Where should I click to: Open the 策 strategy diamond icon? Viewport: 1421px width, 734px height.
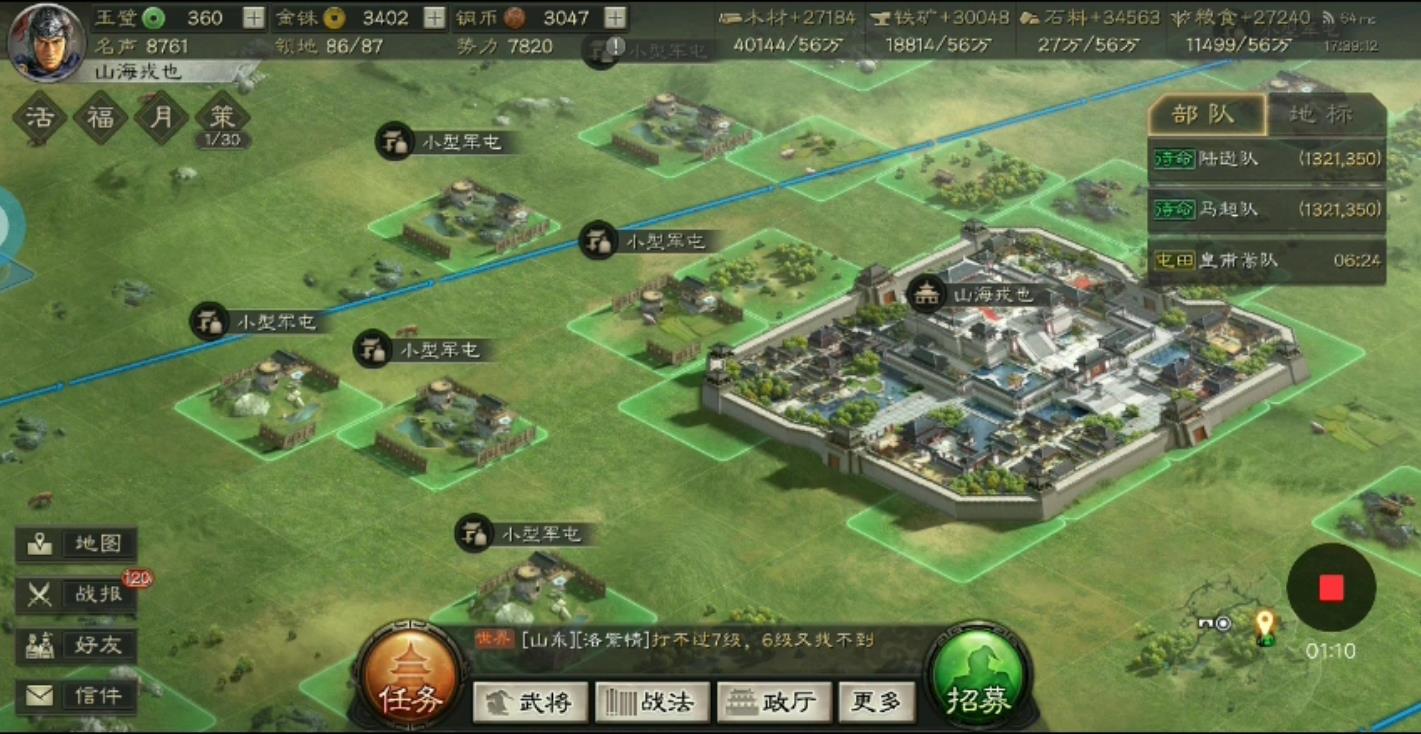(222, 118)
